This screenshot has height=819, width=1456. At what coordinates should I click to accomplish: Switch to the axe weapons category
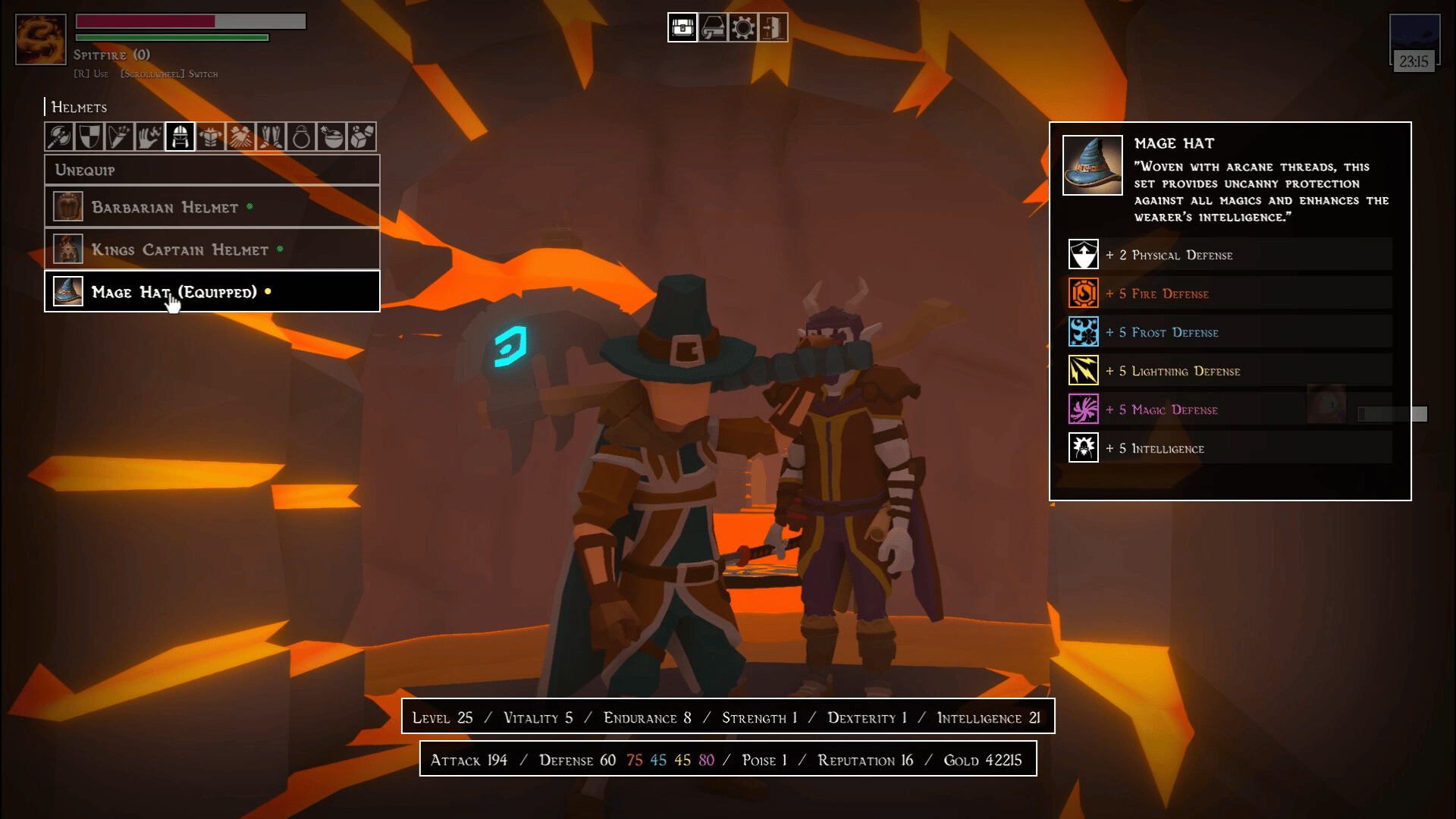(59, 137)
